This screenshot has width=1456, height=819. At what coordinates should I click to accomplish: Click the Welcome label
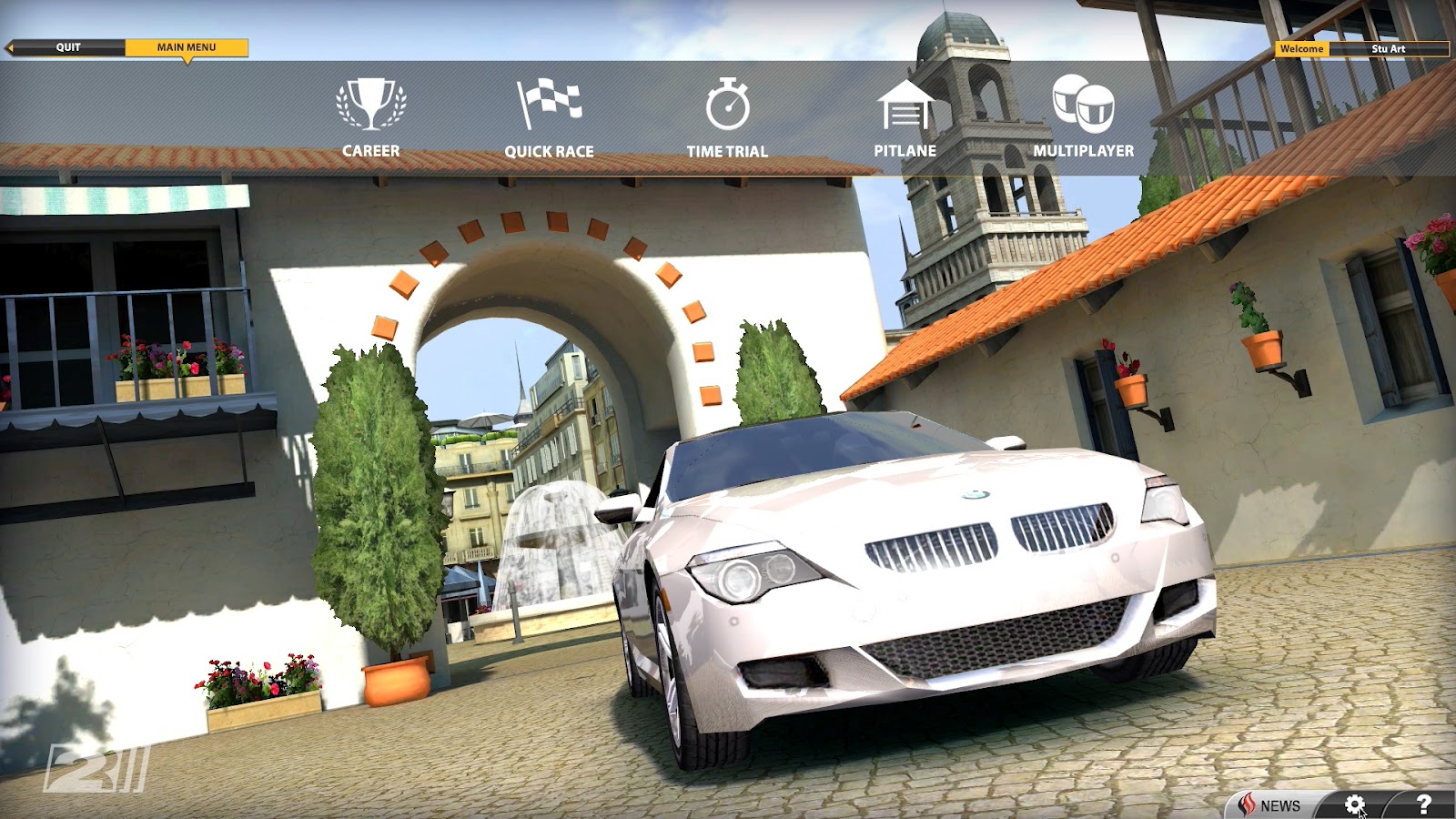click(x=1303, y=49)
